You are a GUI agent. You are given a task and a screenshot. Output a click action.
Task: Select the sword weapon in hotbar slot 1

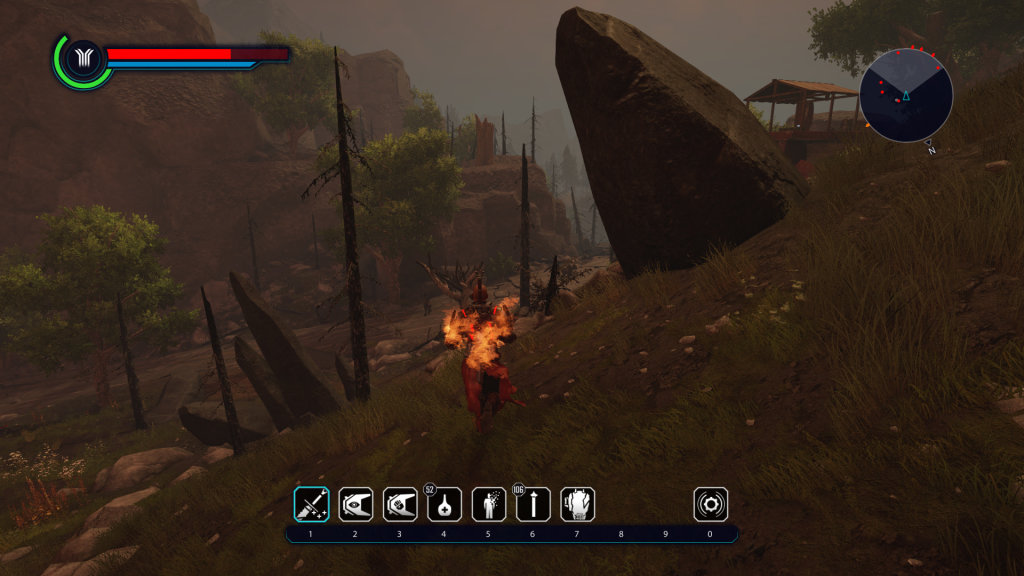click(x=311, y=504)
